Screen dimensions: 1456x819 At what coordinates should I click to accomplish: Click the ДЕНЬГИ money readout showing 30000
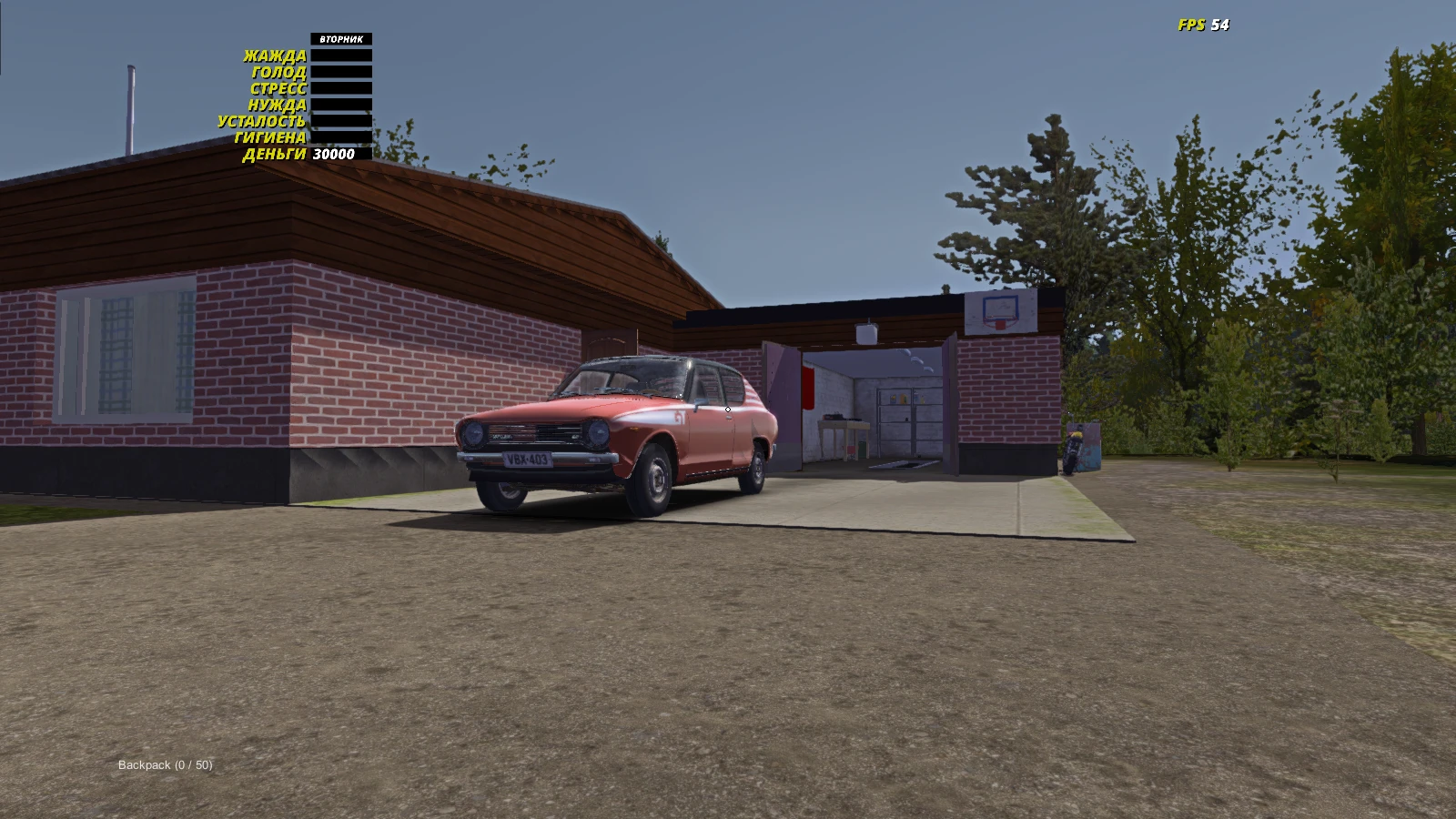(x=334, y=155)
